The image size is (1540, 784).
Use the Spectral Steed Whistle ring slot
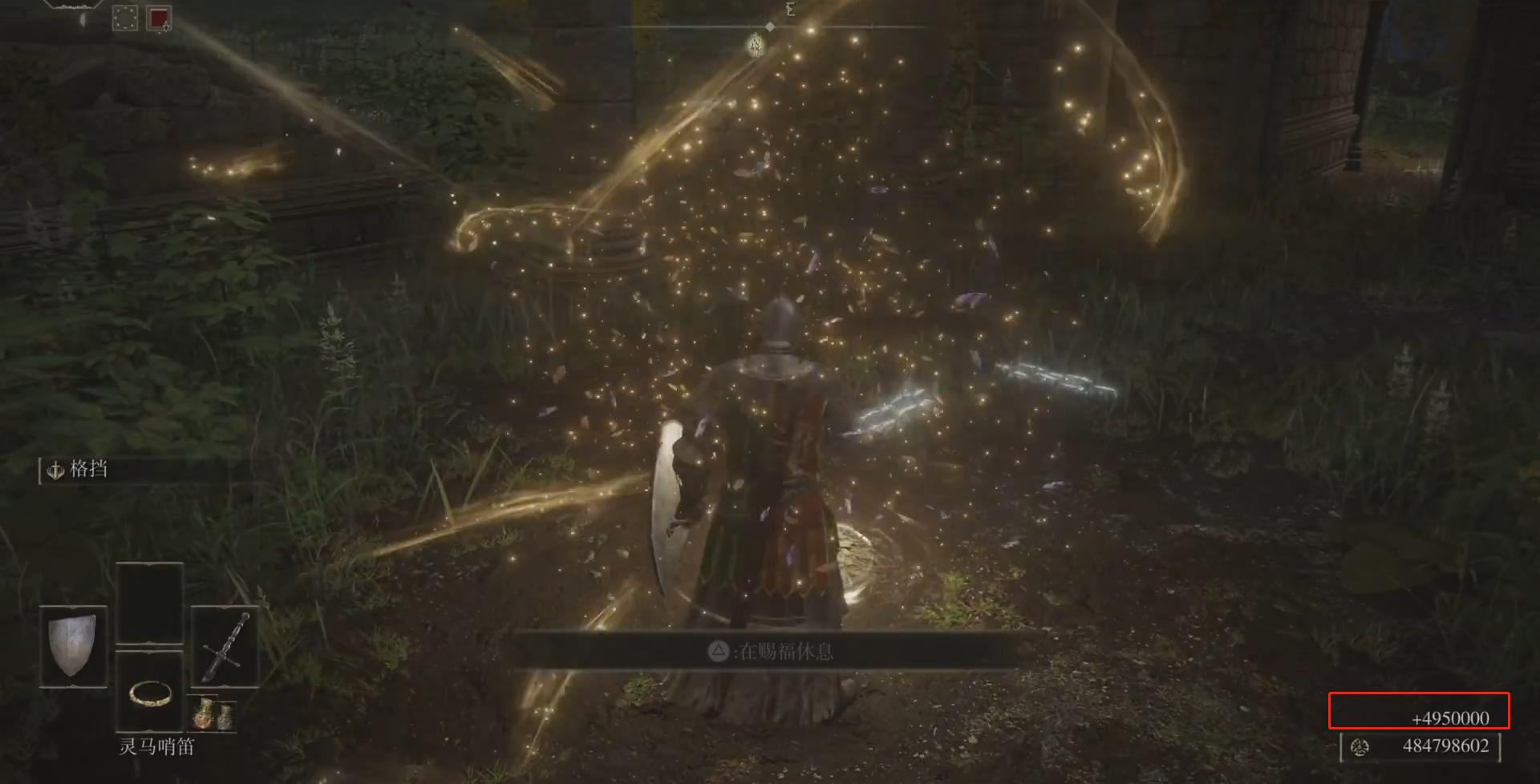[x=149, y=693]
